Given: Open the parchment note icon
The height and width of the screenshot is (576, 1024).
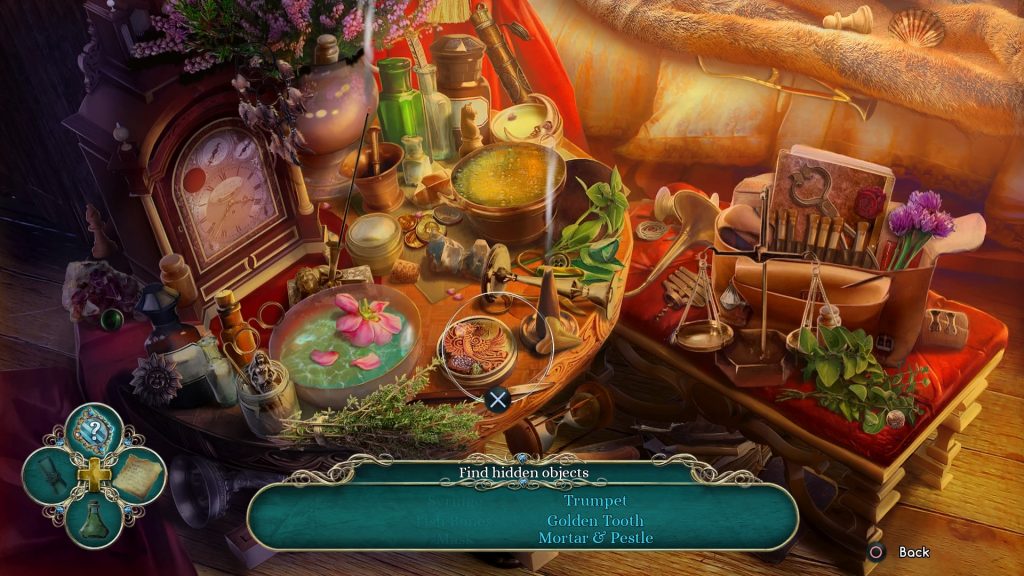Looking at the screenshot, I should pos(137,476).
